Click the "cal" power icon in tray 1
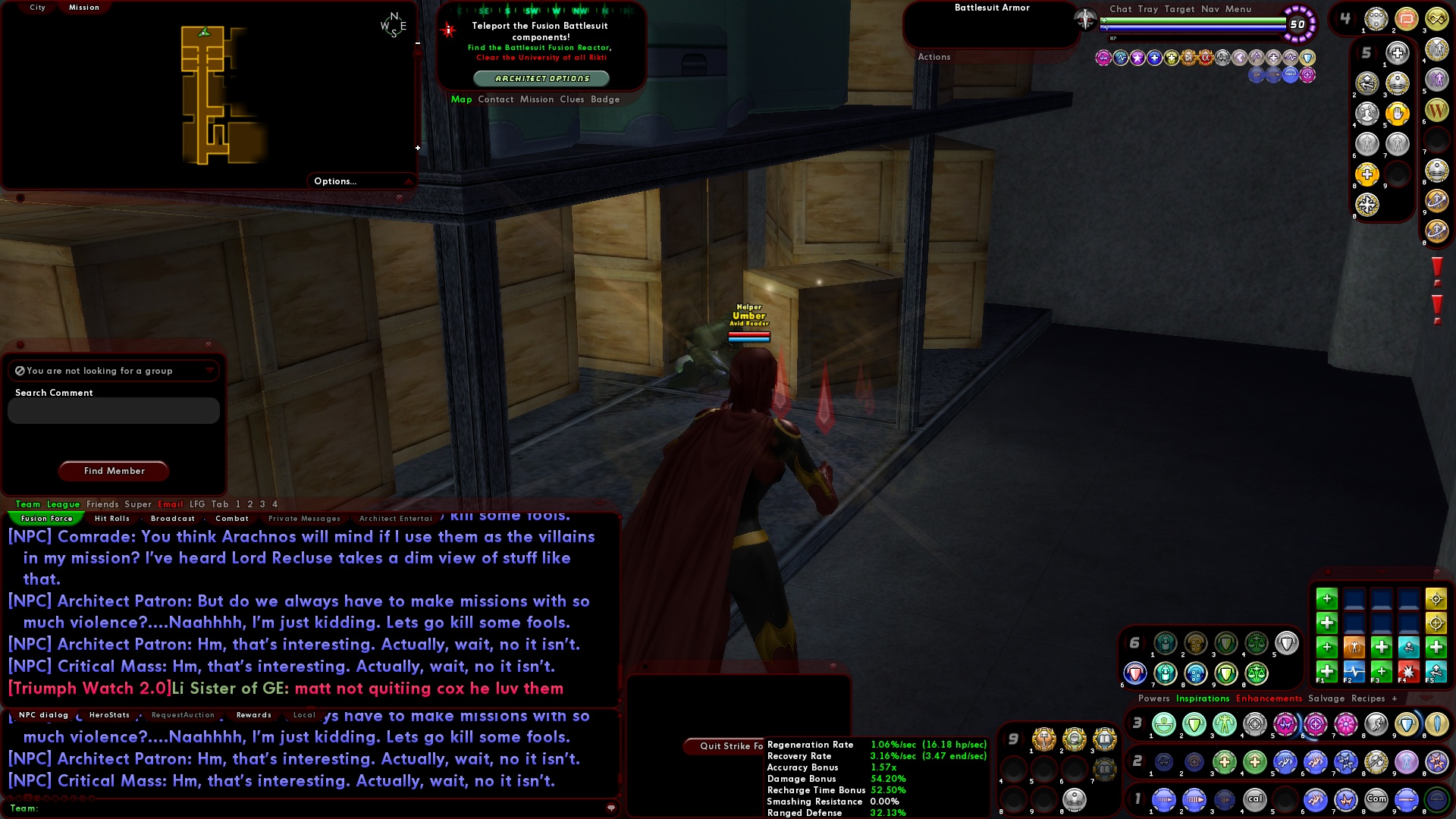The width and height of the screenshot is (1456, 819). [x=1255, y=799]
